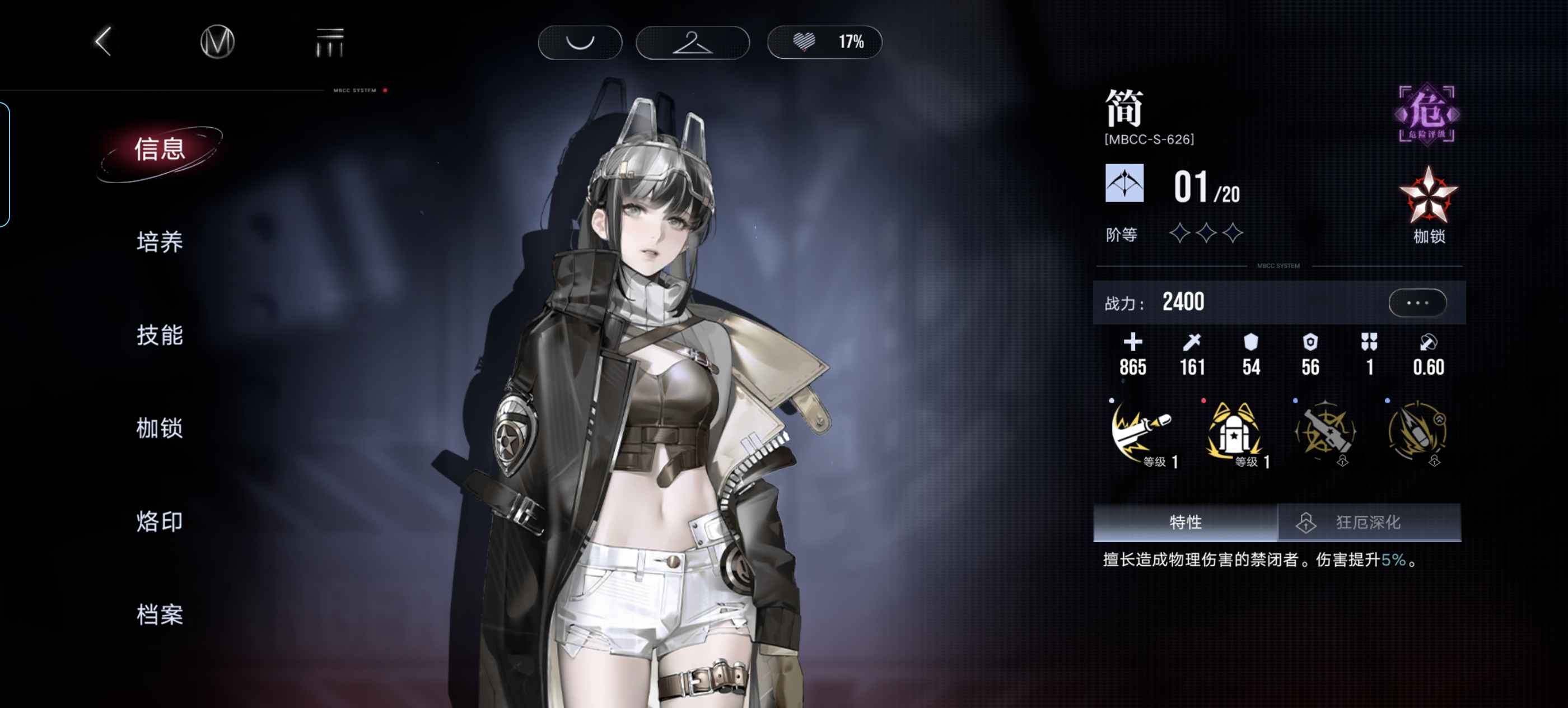This screenshot has height=708, width=1568.
Task: Switch to the 特性 trait tab
Action: (1184, 523)
